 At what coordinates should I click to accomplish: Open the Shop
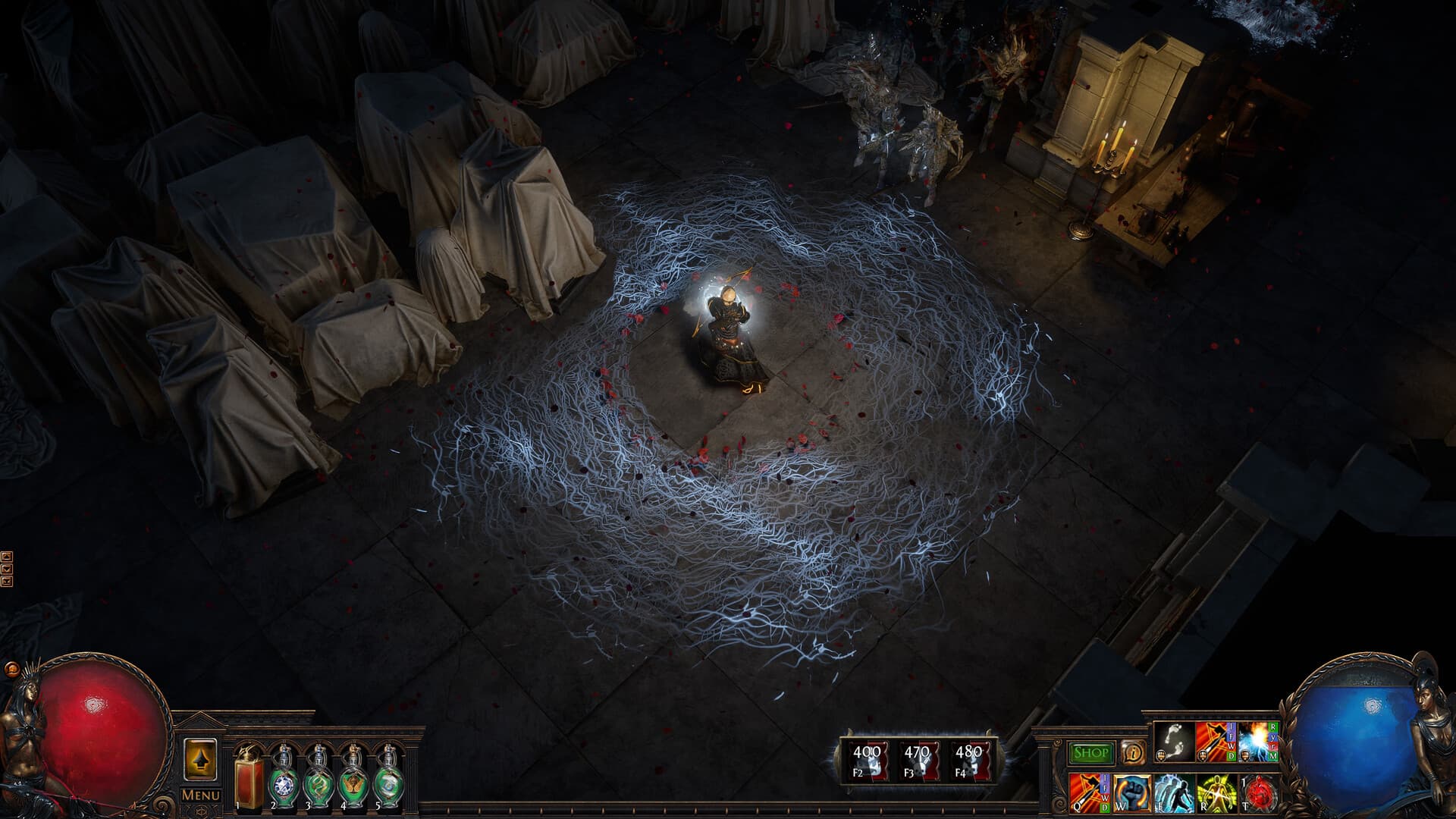click(x=1090, y=752)
